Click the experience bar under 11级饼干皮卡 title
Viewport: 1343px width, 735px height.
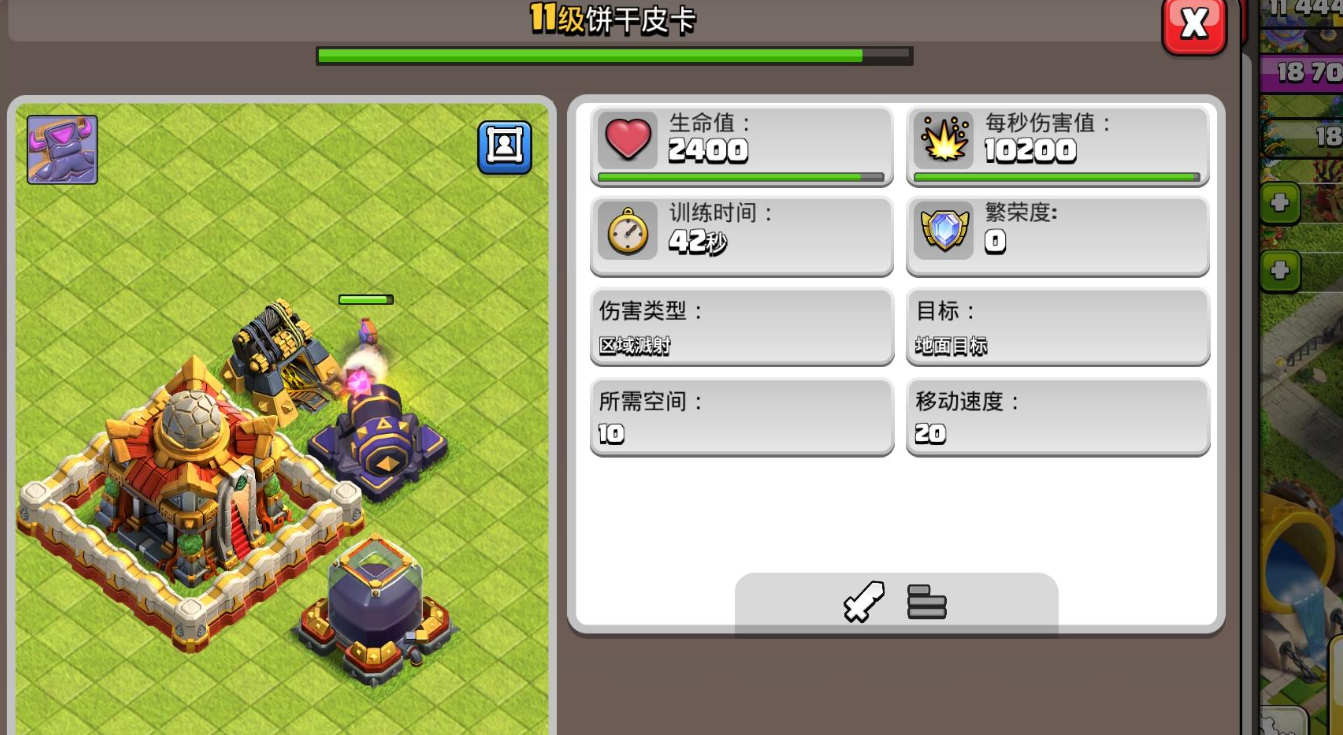coord(613,55)
